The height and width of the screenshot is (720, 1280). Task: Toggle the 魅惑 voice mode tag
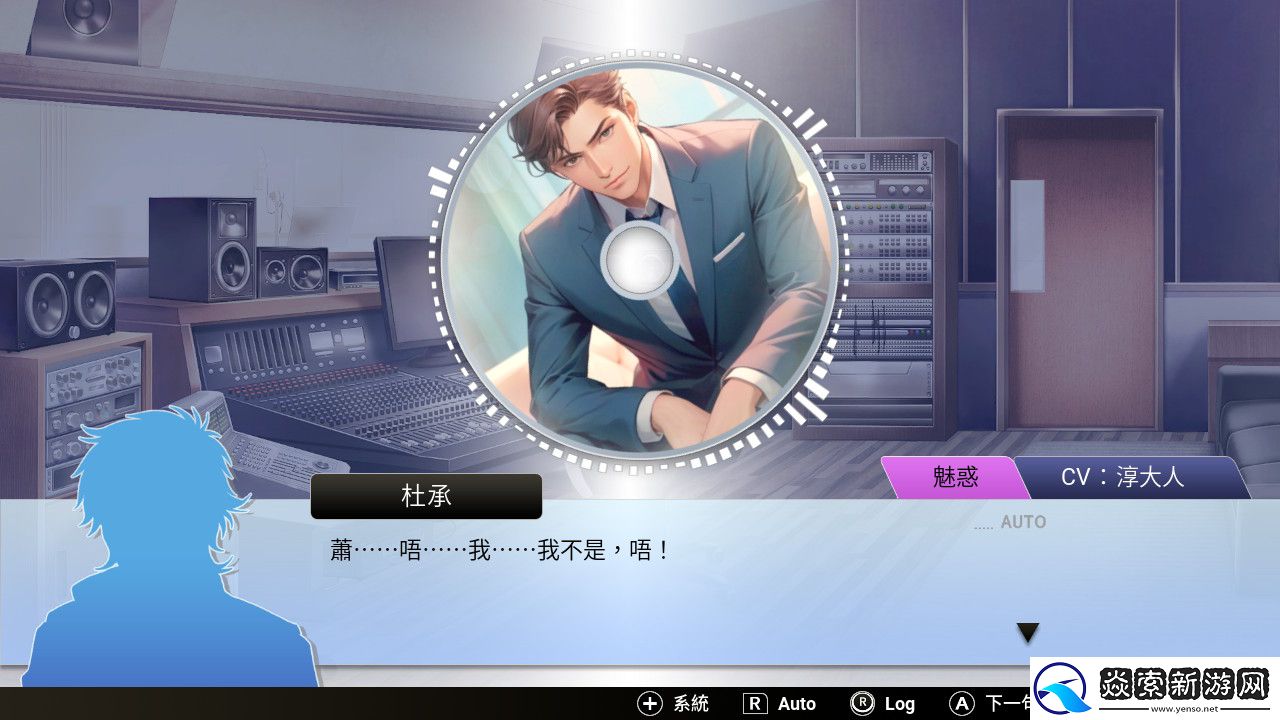[956, 477]
